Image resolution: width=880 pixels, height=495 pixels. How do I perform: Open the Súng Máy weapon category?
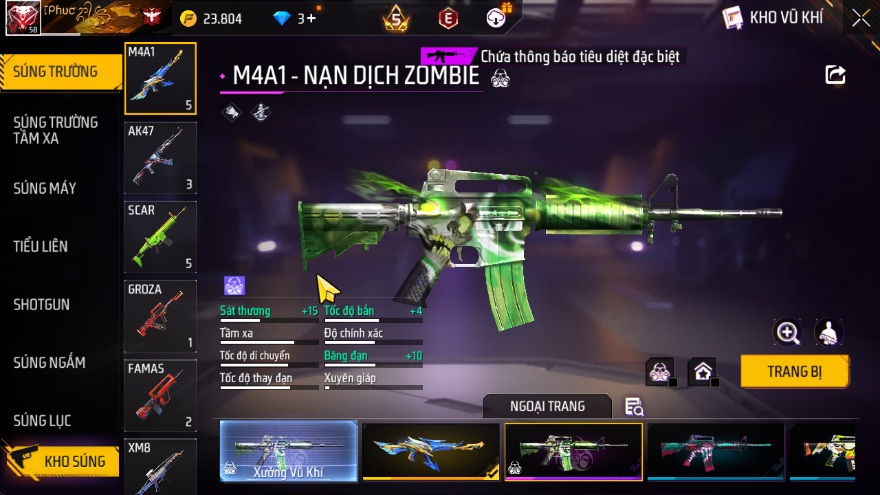point(45,188)
